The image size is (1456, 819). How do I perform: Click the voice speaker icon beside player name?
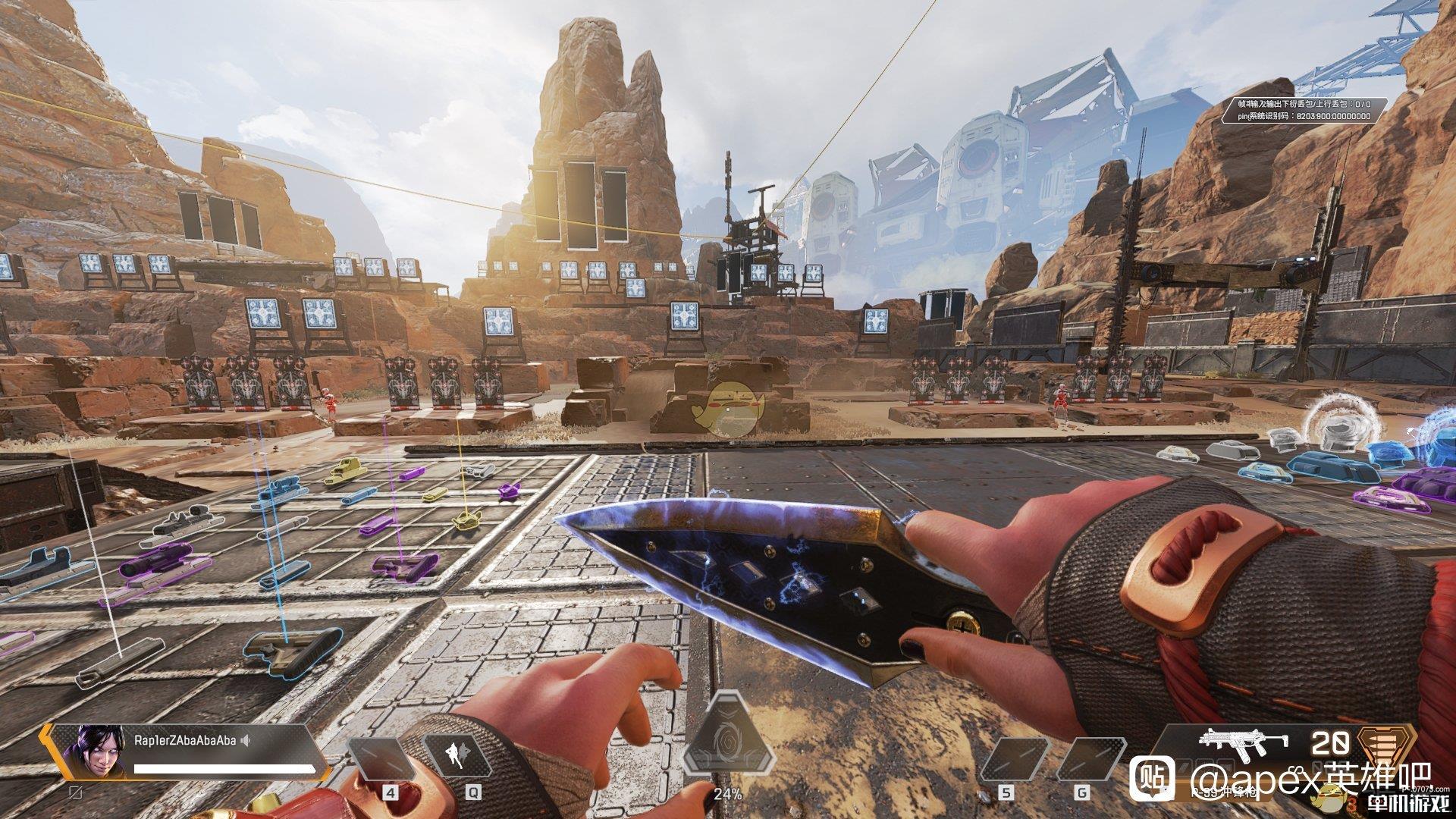click(245, 741)
